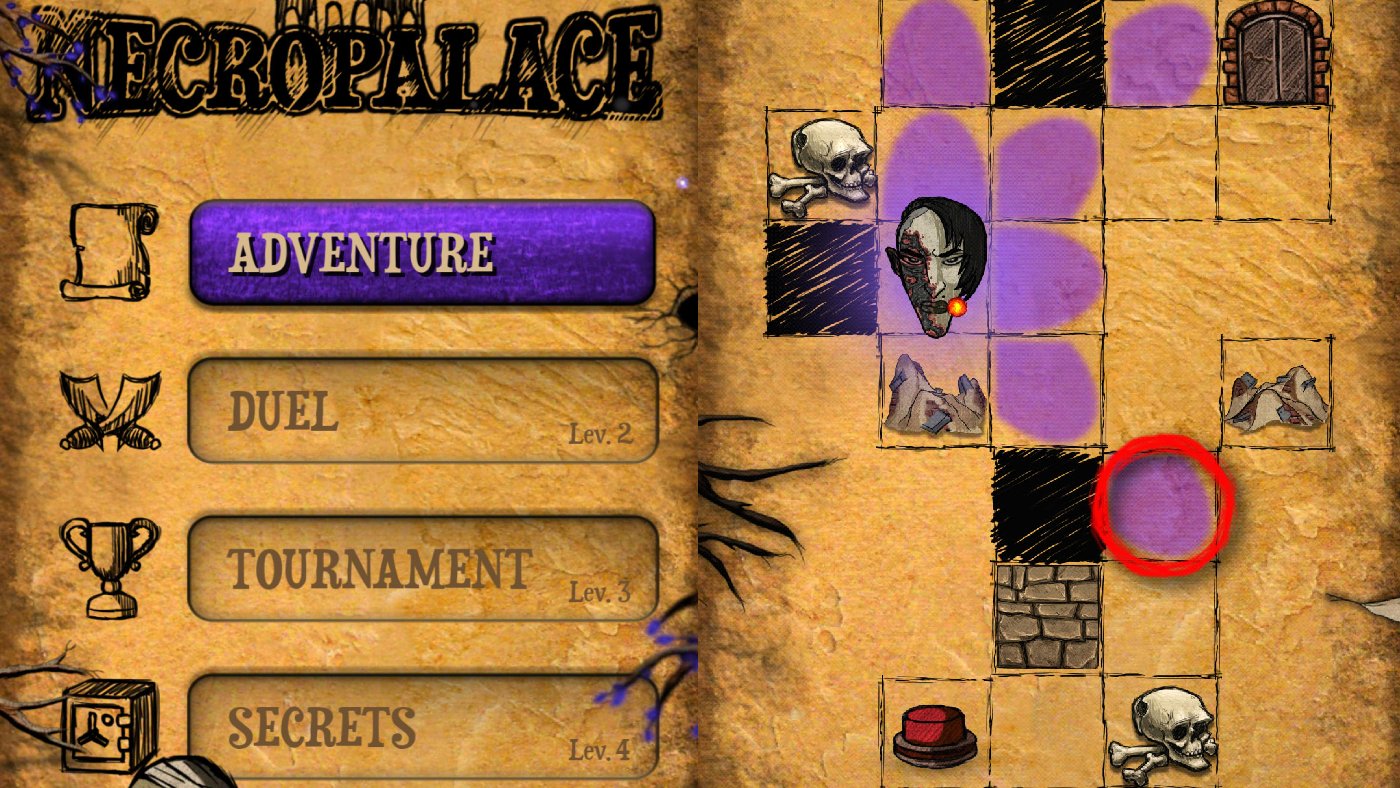Select the red-circled purple tile
The image size is (1400, 788).
1165,505
